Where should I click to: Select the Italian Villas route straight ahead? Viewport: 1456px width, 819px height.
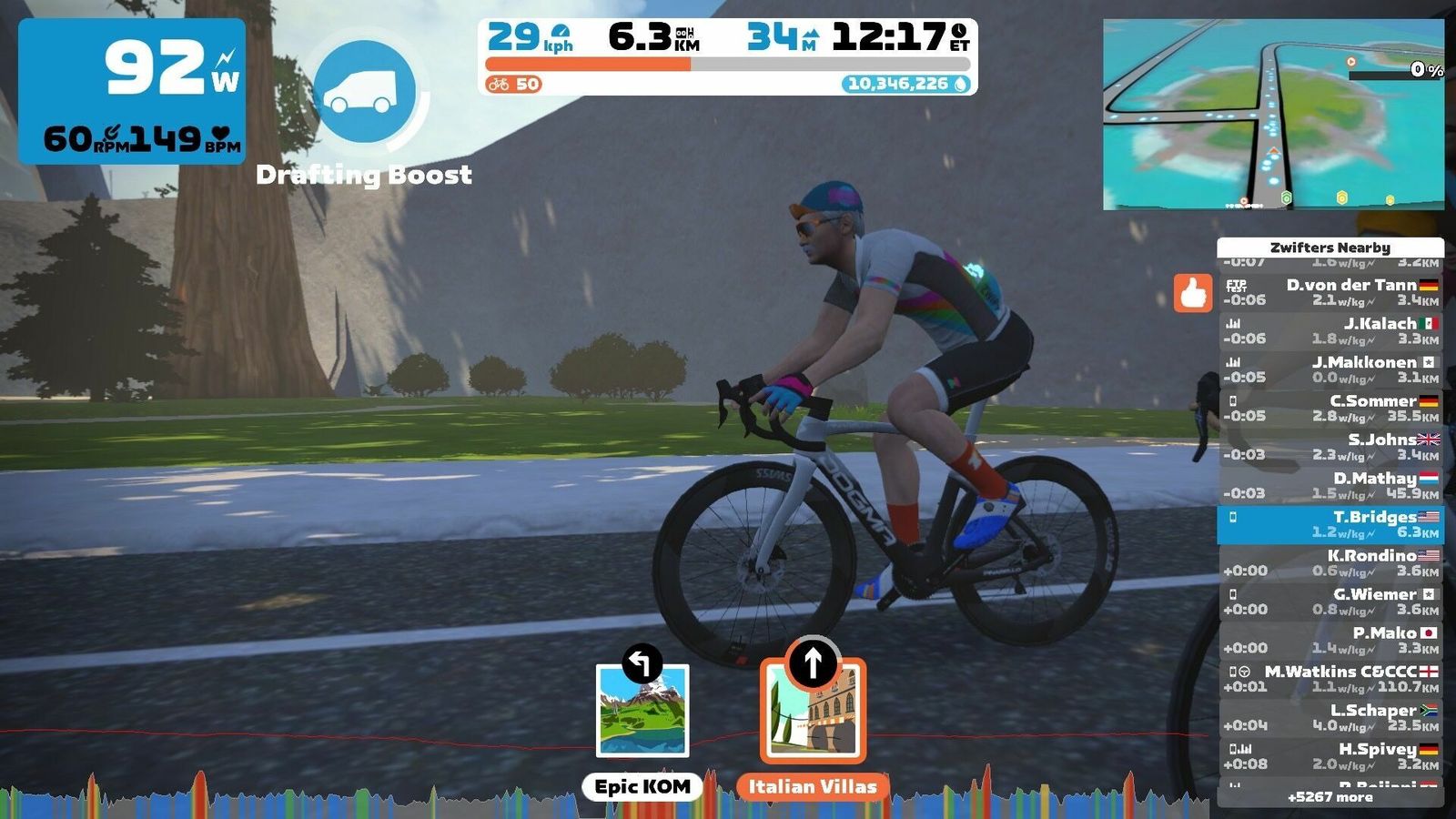pos(813,712)
